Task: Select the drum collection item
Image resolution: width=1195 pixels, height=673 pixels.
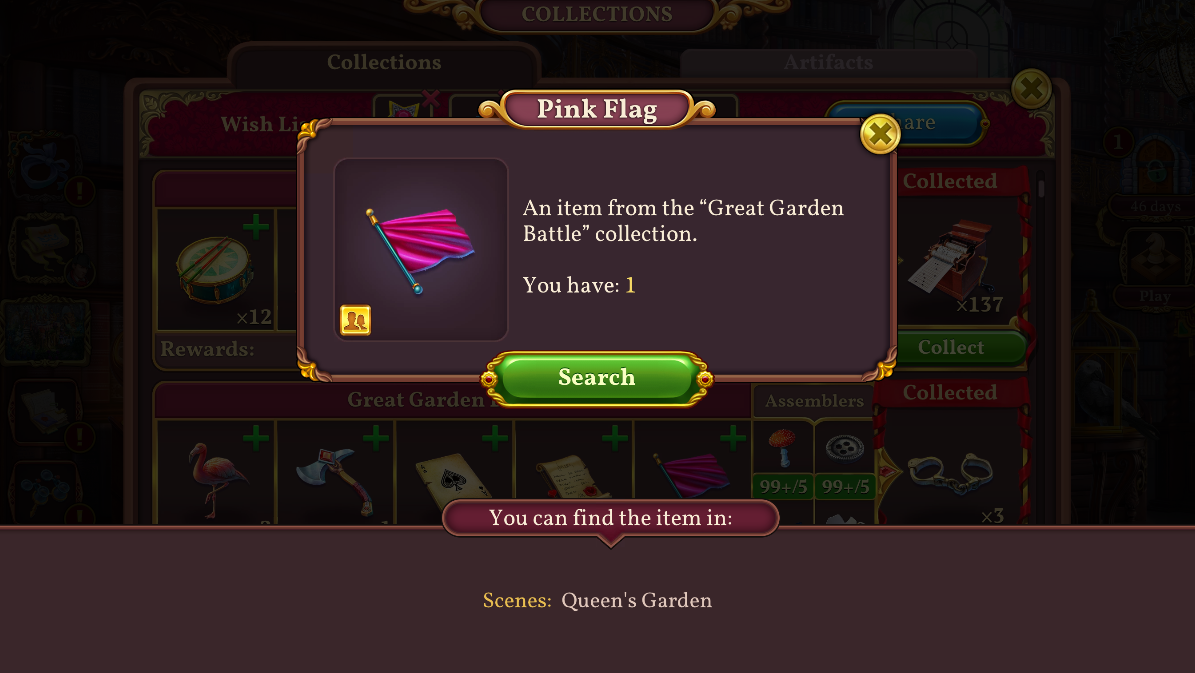Action: [216, 270]
